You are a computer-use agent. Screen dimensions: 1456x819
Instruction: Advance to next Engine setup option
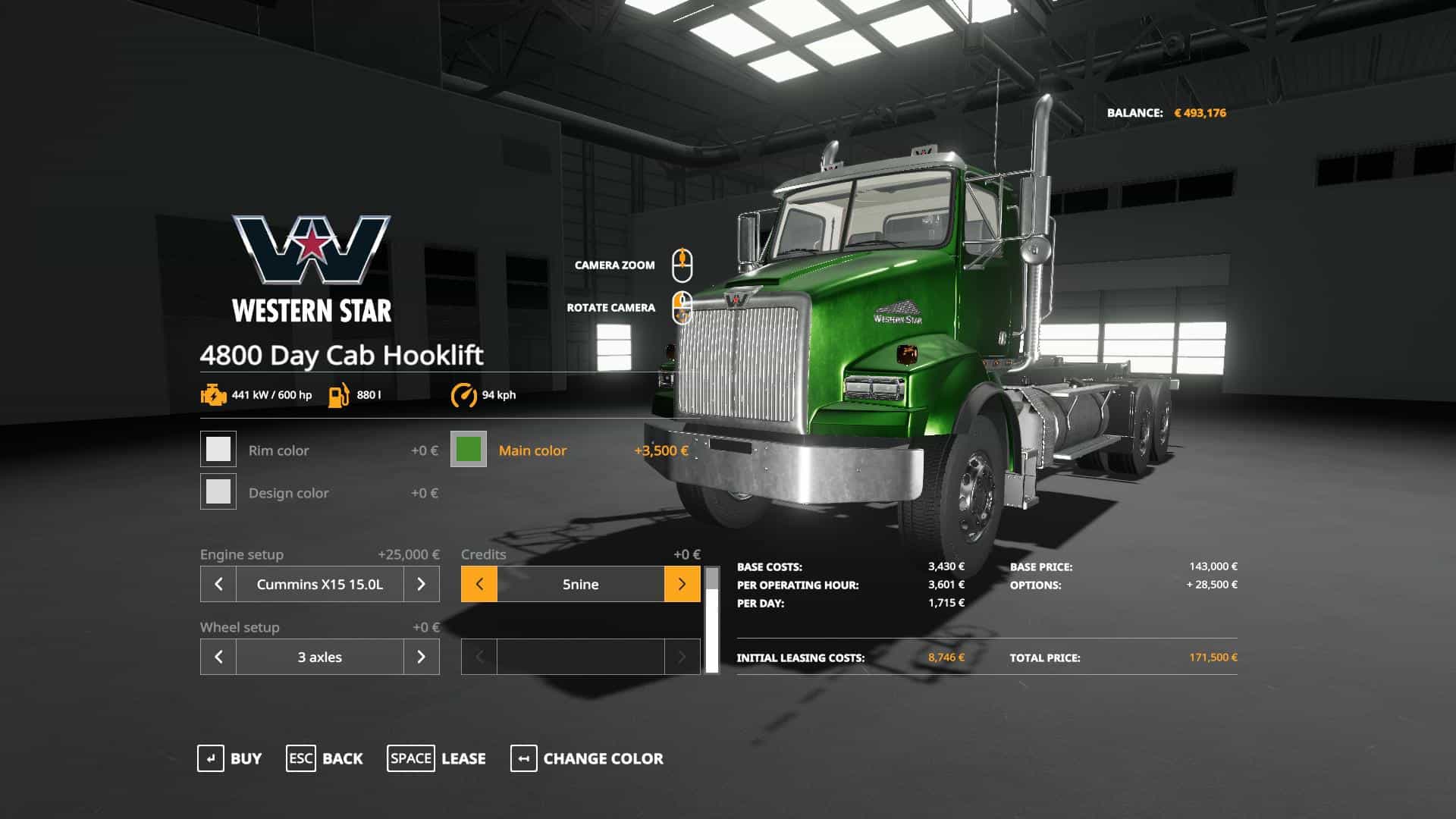(422, 584)
